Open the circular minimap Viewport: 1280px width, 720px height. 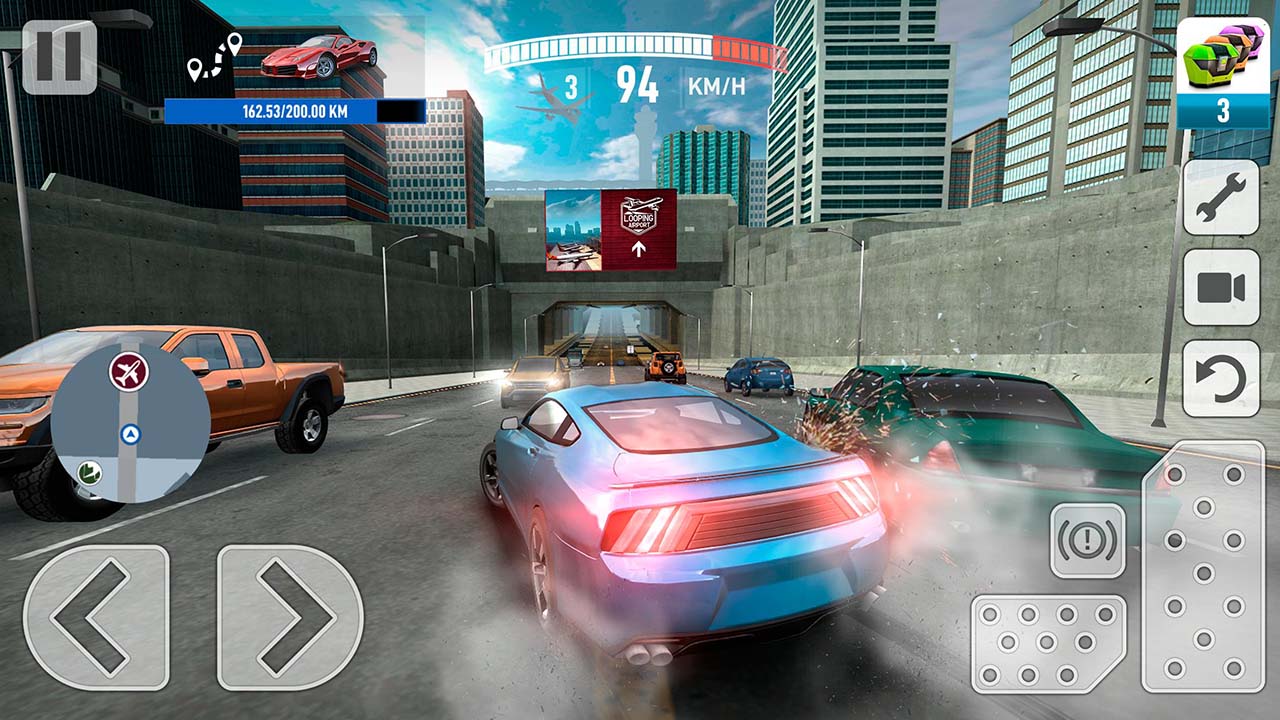click(x=130, y=423)
